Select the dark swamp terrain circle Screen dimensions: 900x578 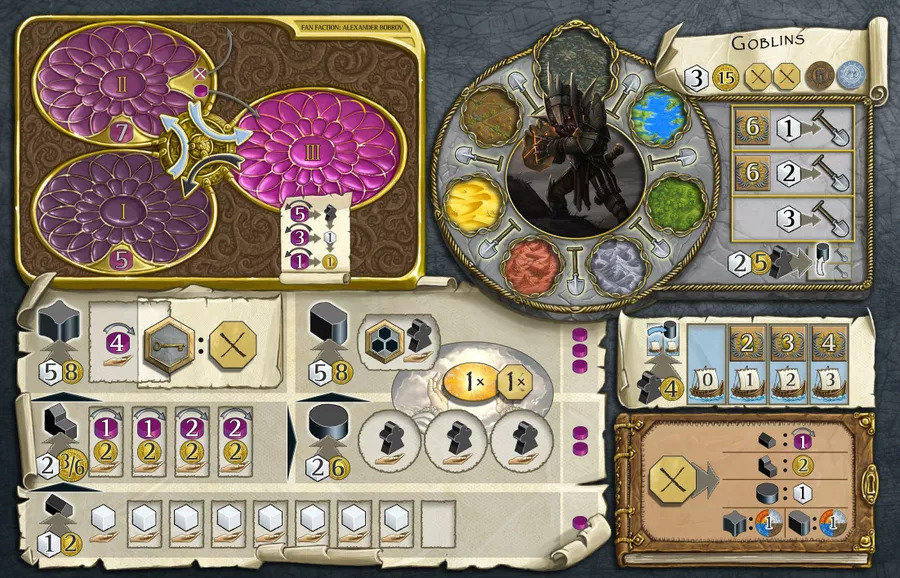574,64
